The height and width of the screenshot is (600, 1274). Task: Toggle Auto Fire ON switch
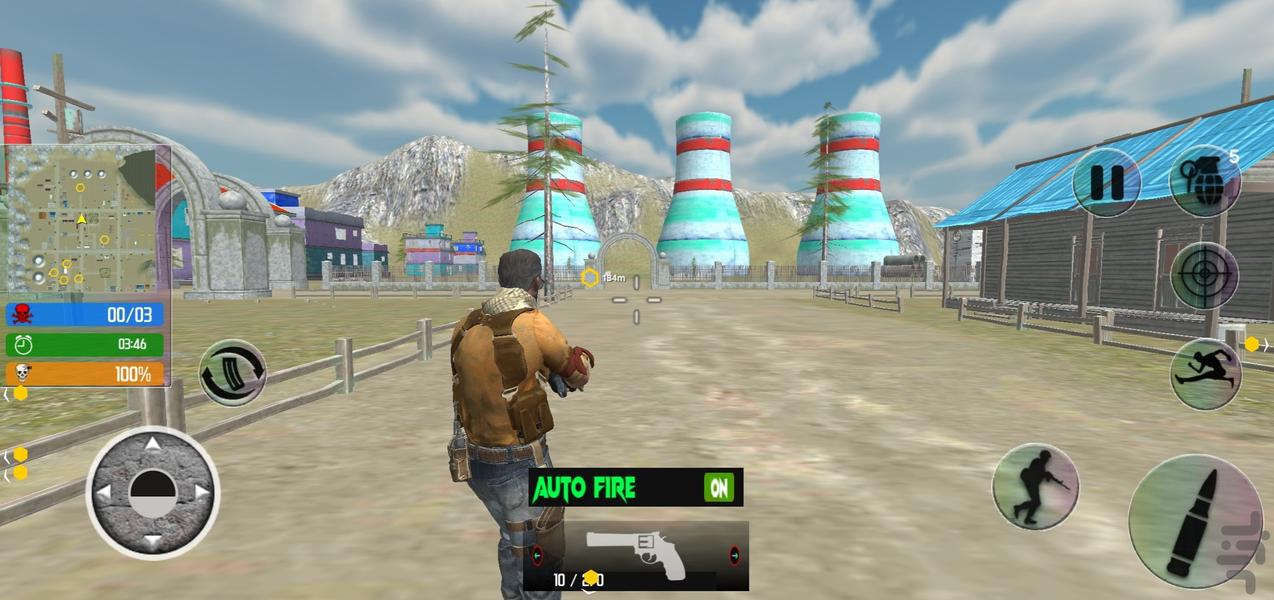pos(718,487)
